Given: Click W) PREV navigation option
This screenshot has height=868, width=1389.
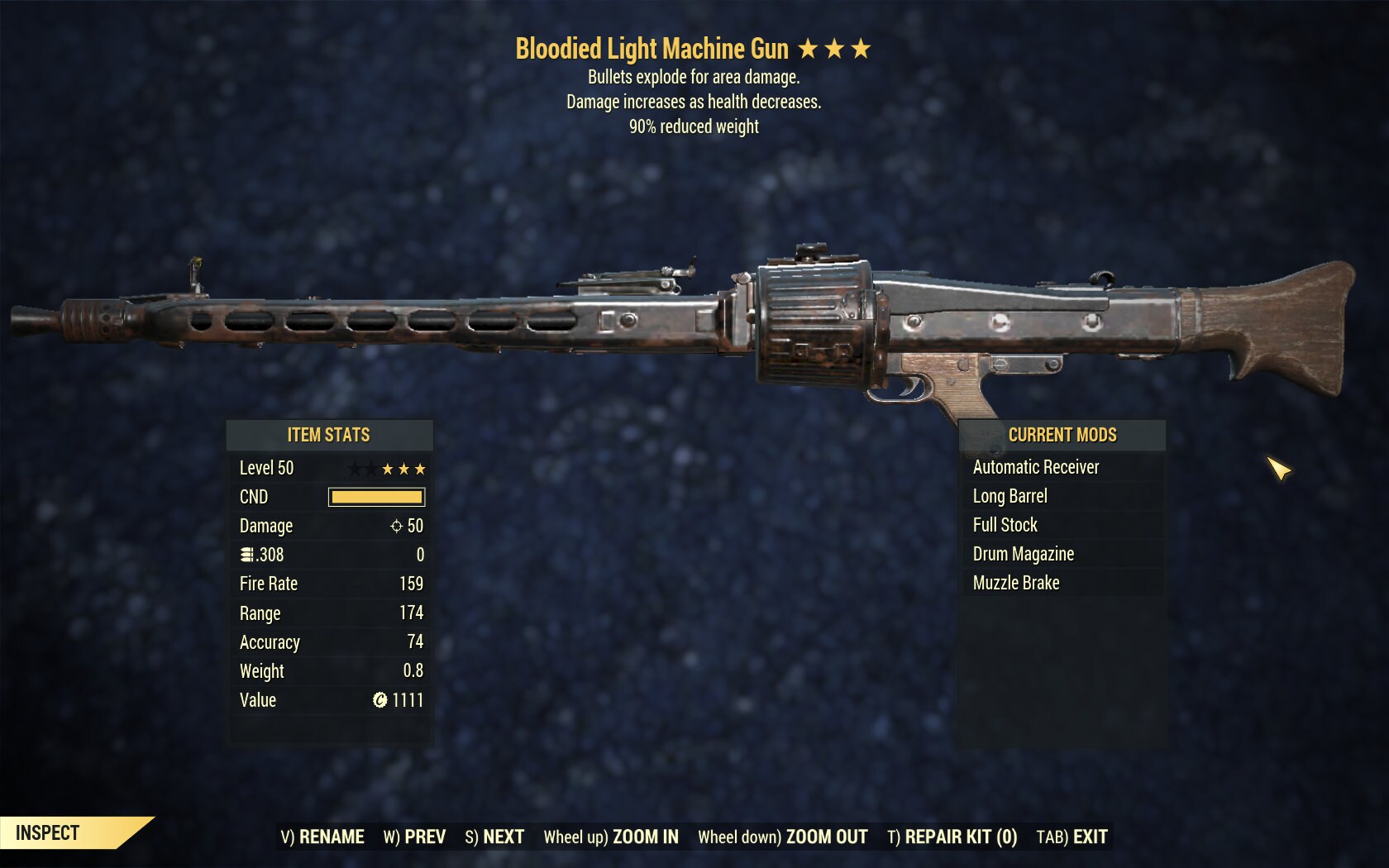Looking at the screenshot, I should [415, 837].
